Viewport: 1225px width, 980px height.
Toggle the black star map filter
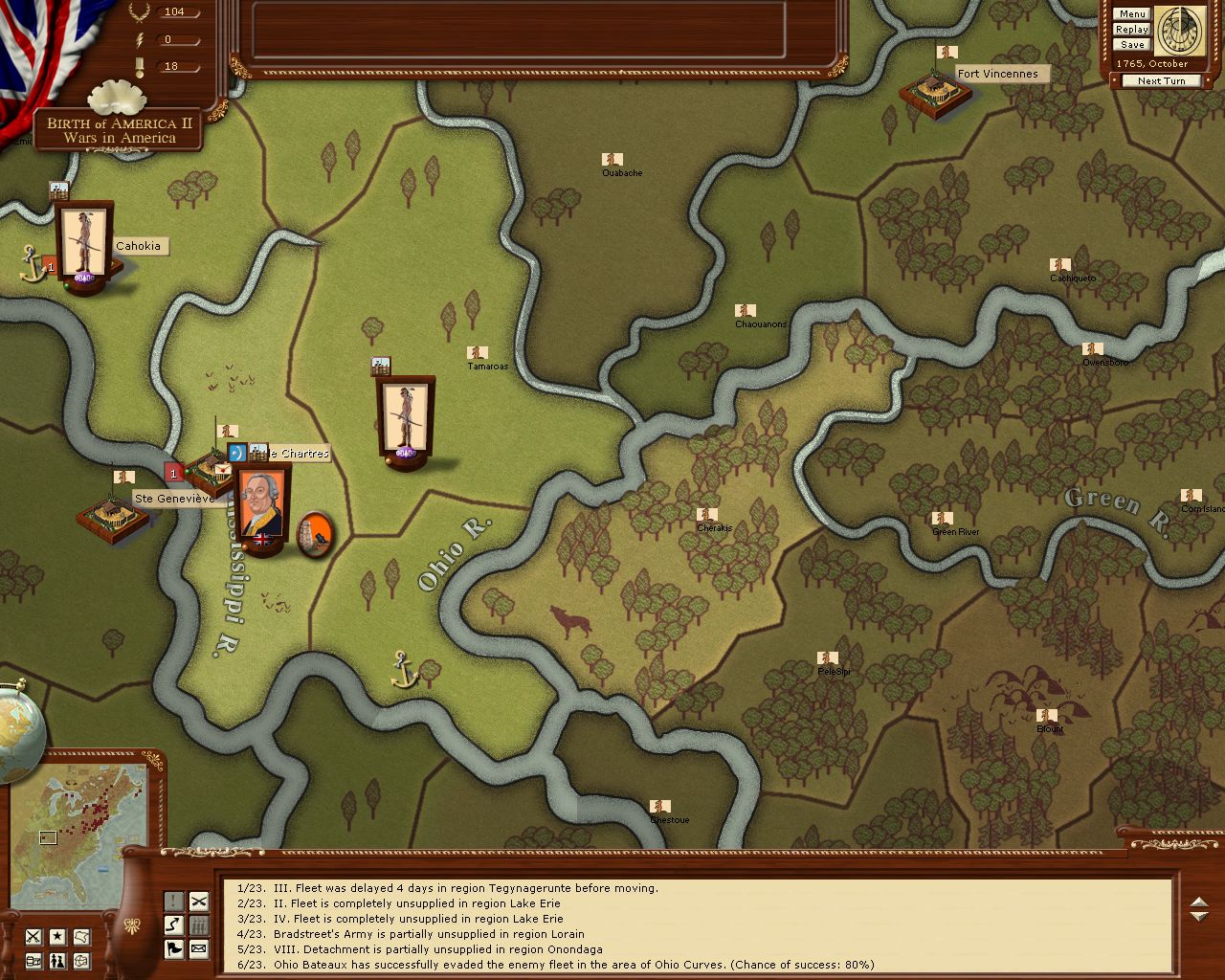(57, 936)
